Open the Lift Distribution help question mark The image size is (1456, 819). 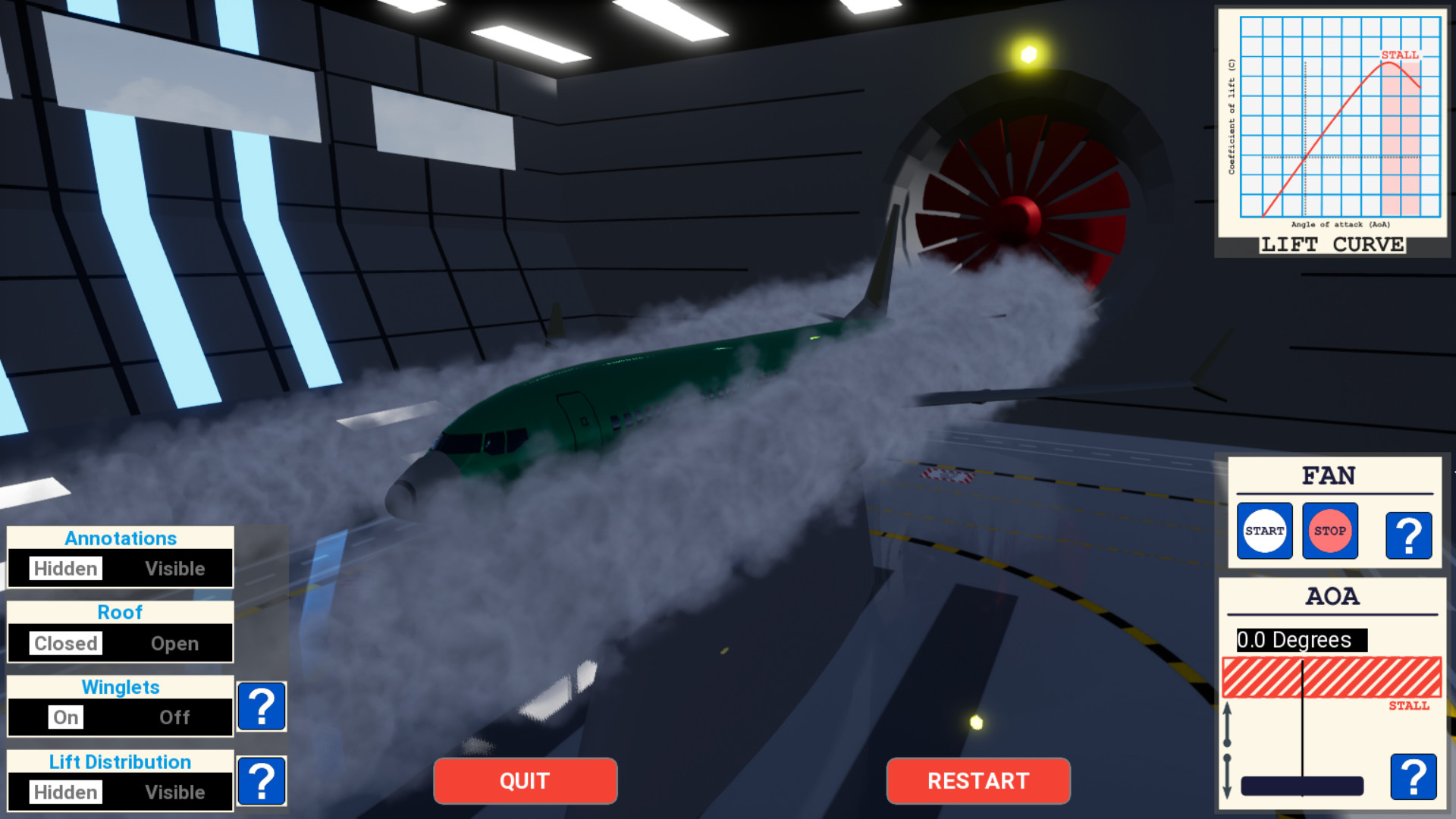[x=262, y=780]
